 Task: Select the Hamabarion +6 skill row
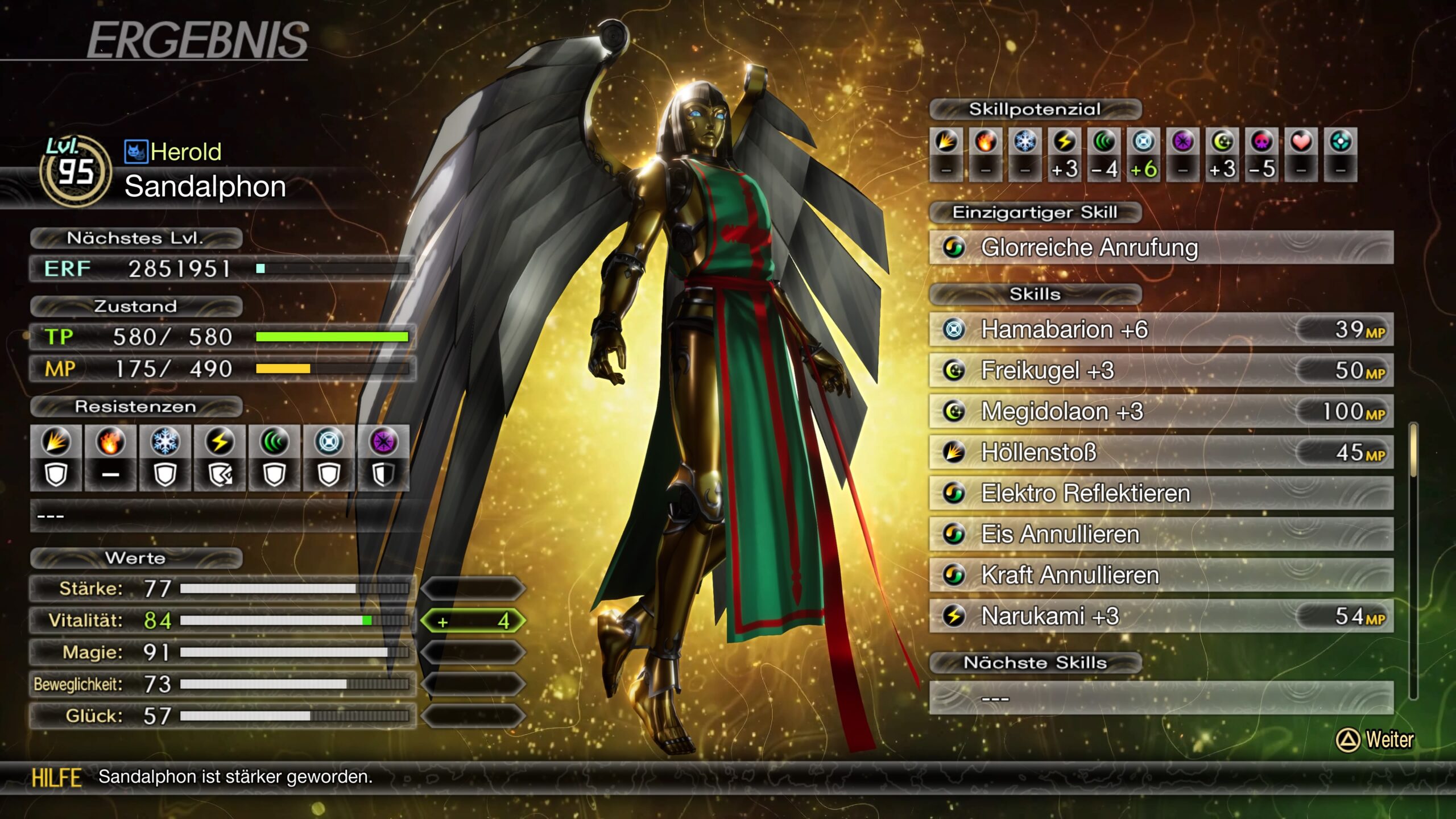coord(1160,329)
